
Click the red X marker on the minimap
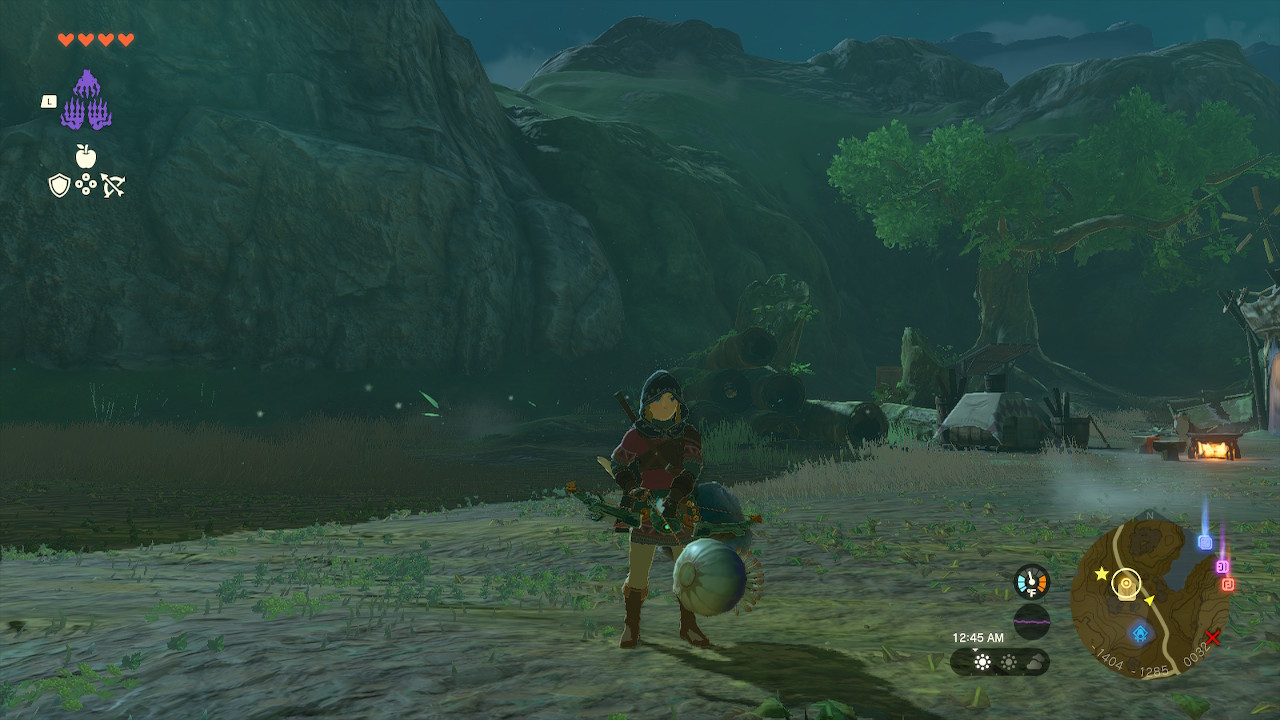(1213, 638)
